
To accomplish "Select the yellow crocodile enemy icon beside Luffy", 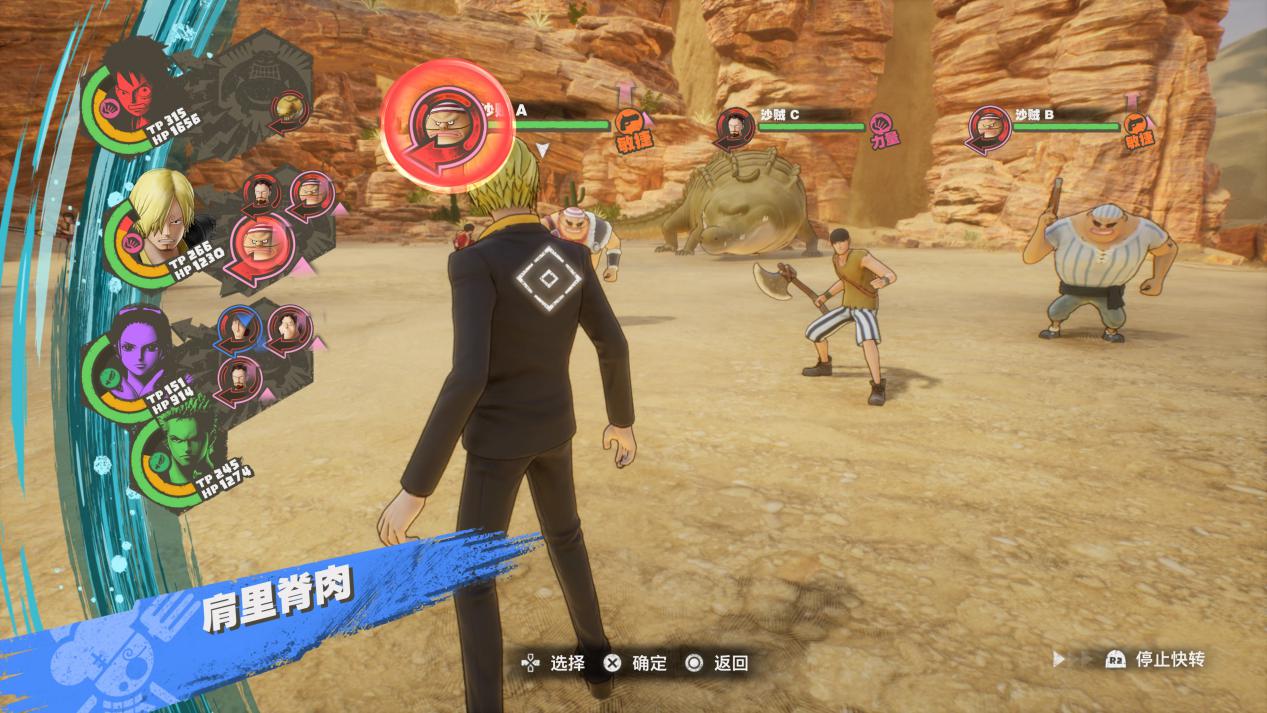I will click(288, 108).
